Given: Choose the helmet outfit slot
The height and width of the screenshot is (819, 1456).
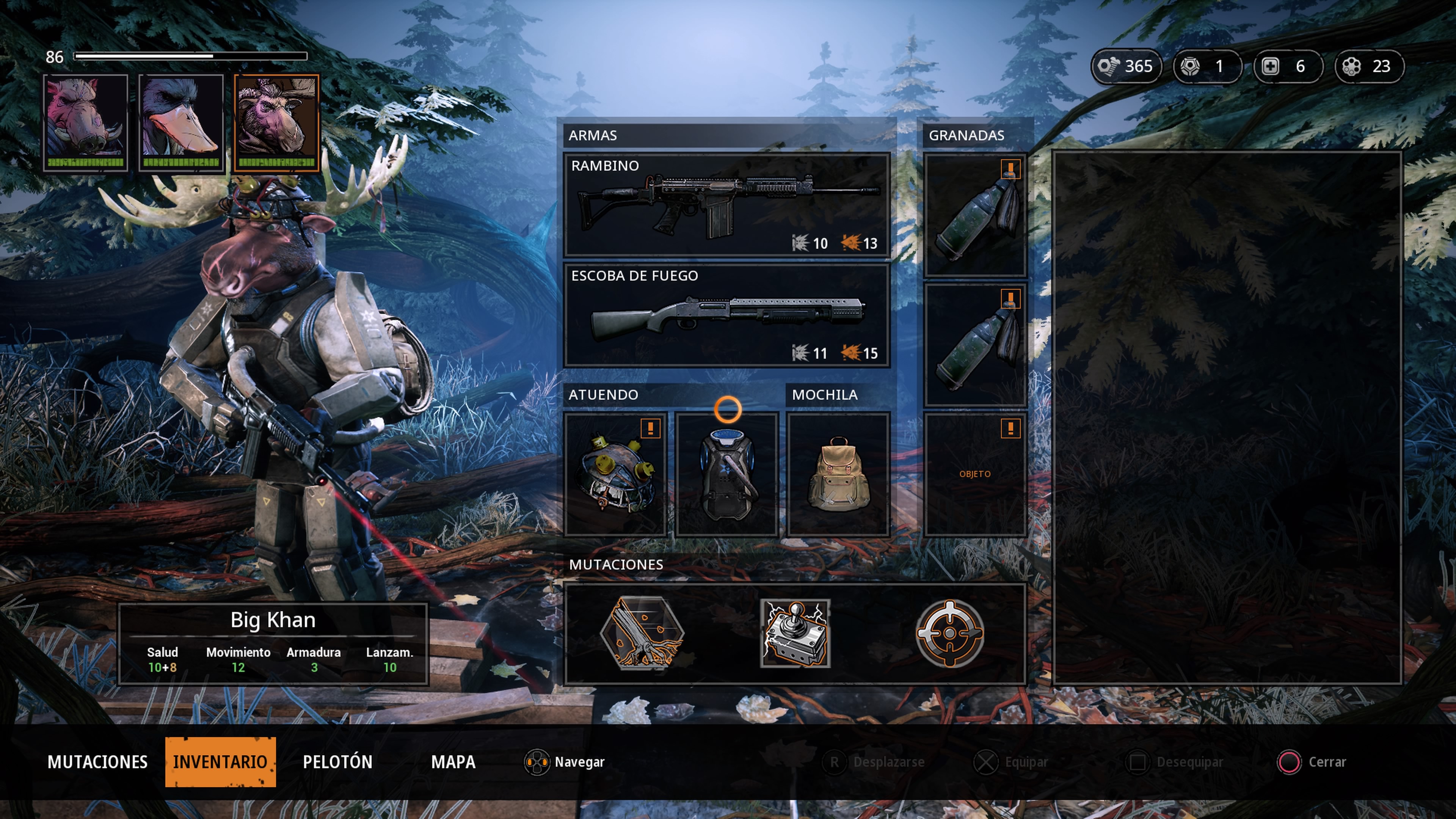Looking at the screenshot, I should (615, 474).
